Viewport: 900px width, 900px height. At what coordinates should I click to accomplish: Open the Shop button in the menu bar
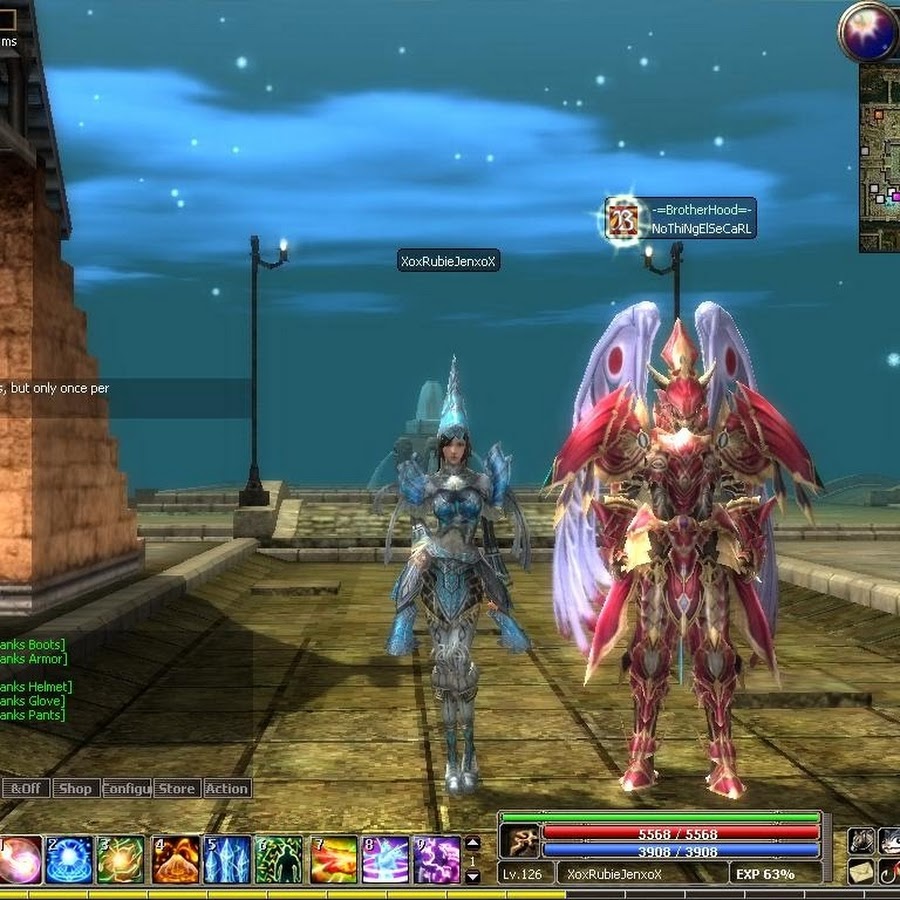75,788
